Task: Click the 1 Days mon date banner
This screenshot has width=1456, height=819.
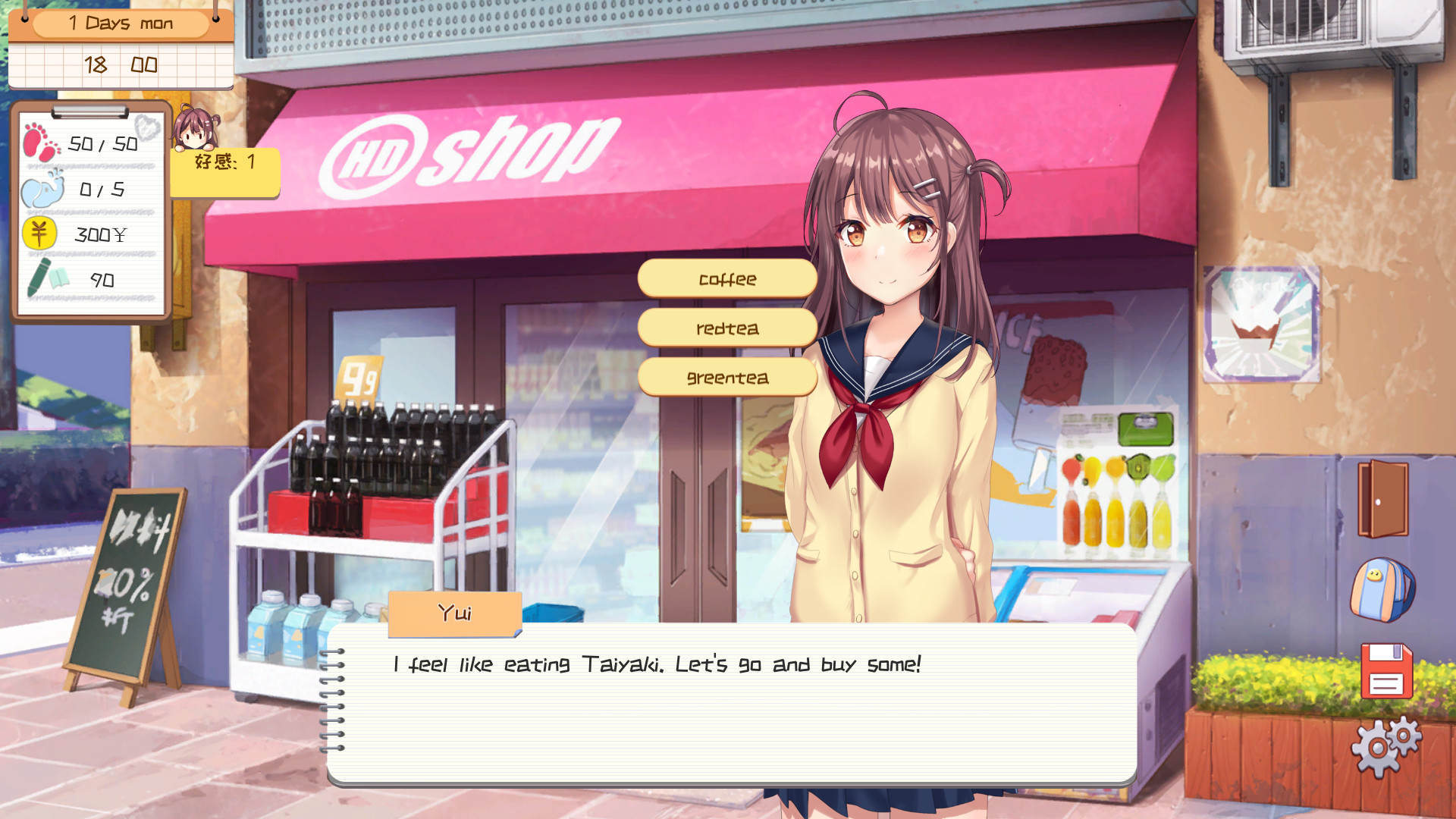Action: pos(121,23)
